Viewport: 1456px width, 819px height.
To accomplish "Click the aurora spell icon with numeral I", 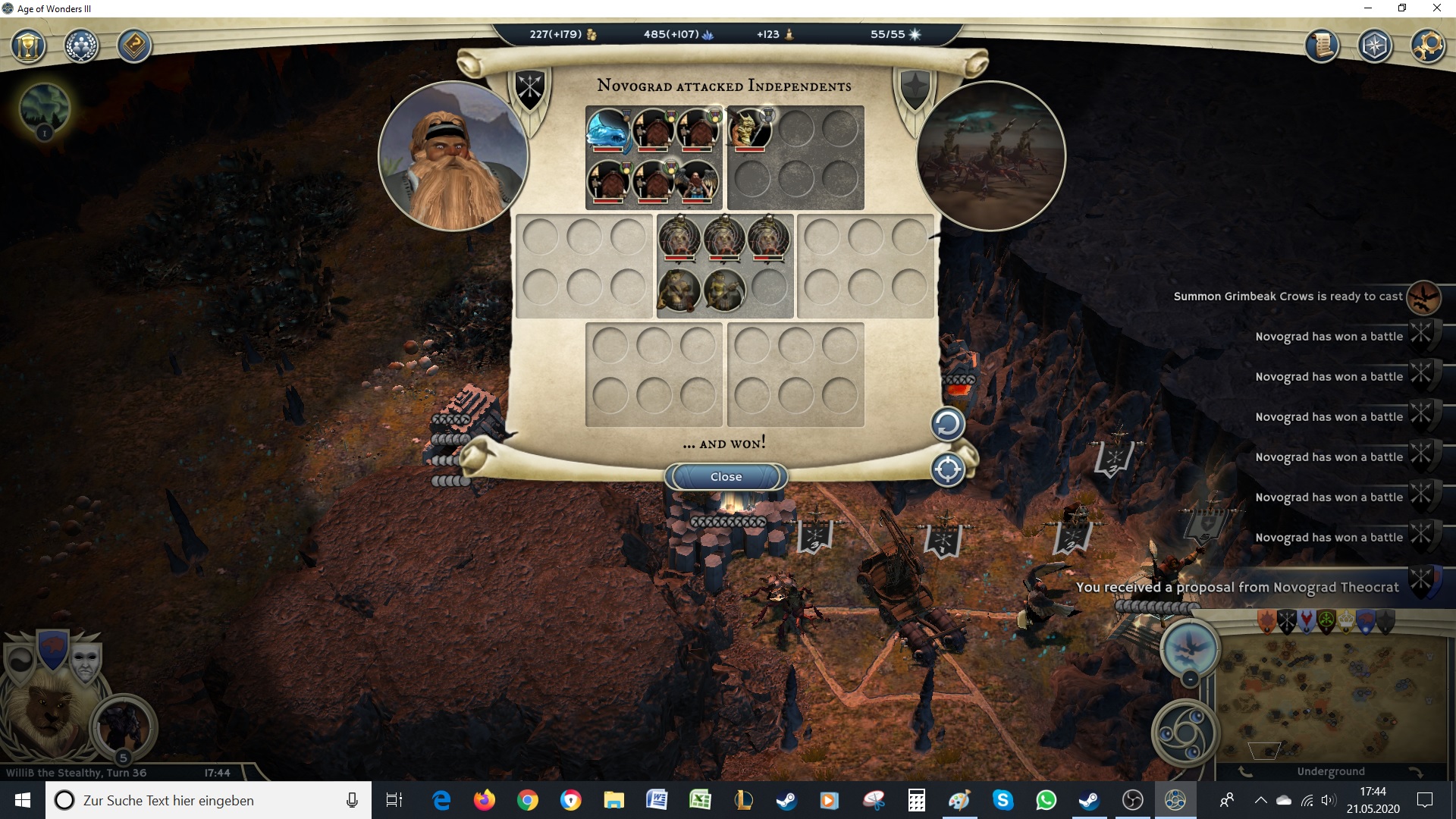I will pos(45,108).
